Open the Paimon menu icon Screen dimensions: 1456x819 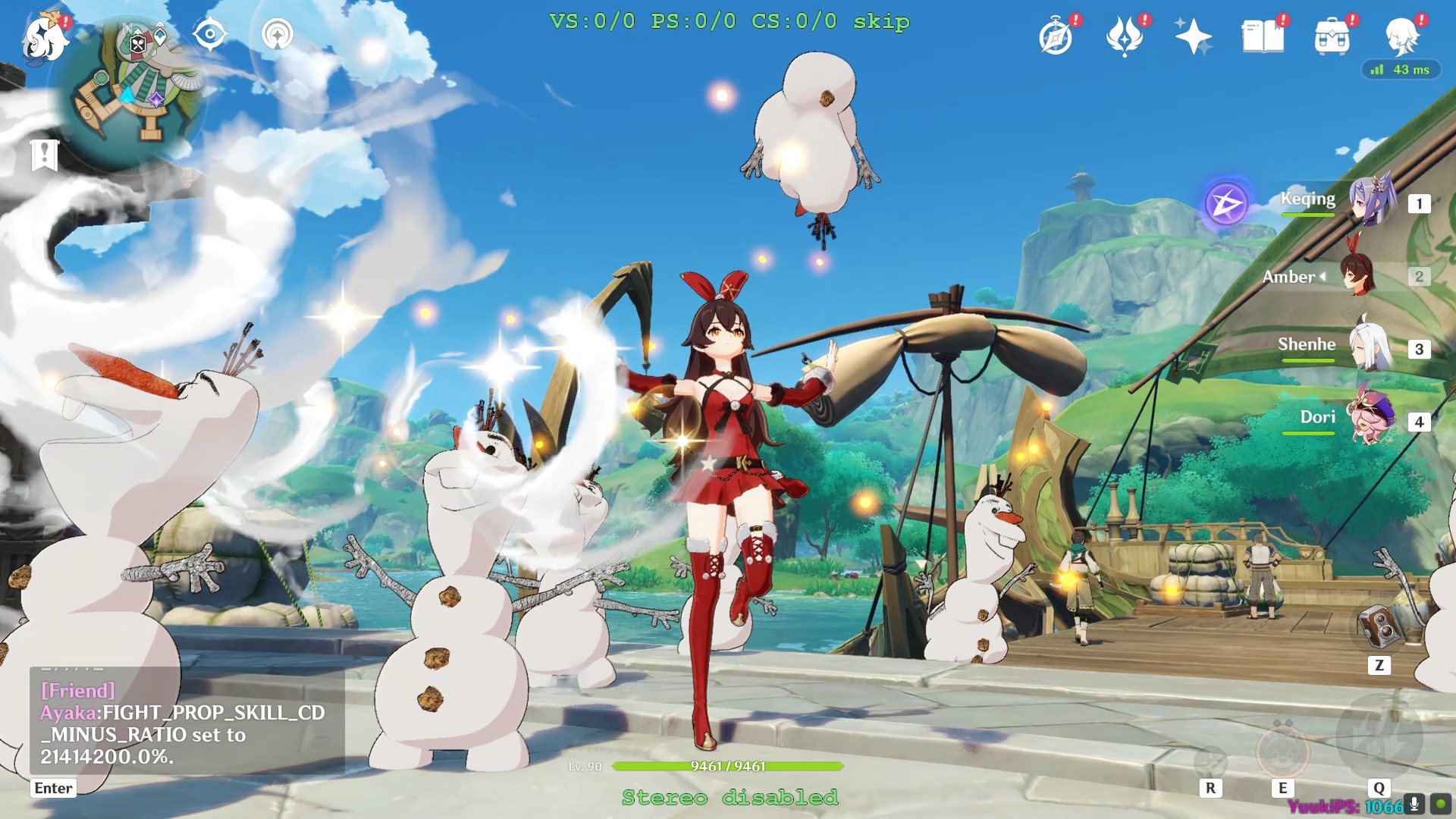click(44, 38)
